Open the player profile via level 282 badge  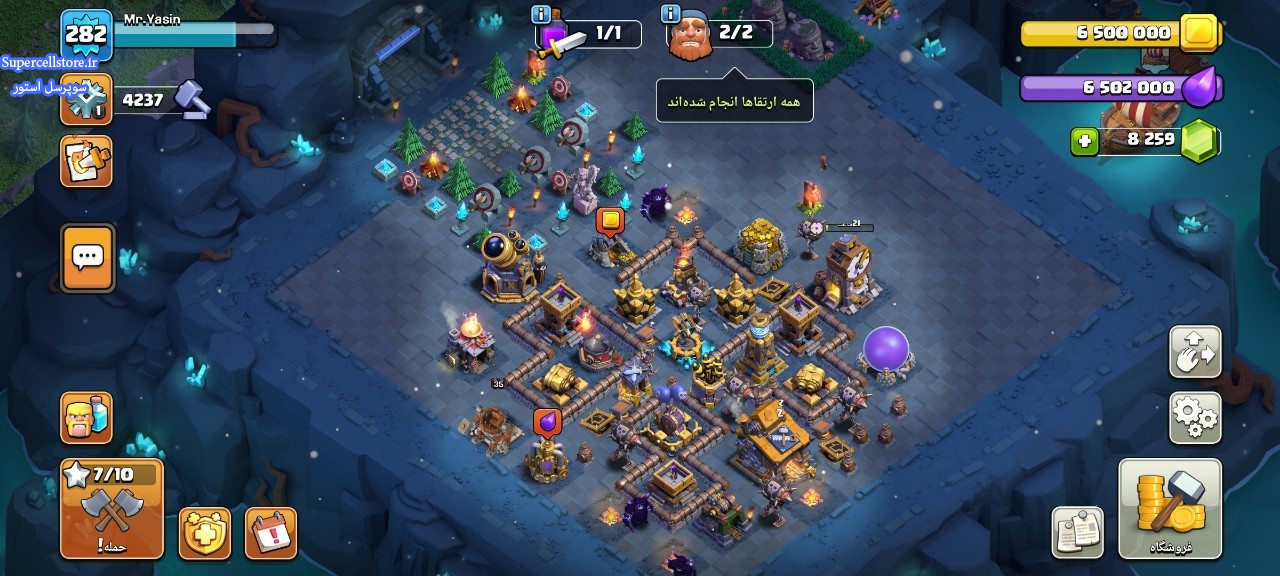(86, 34)
